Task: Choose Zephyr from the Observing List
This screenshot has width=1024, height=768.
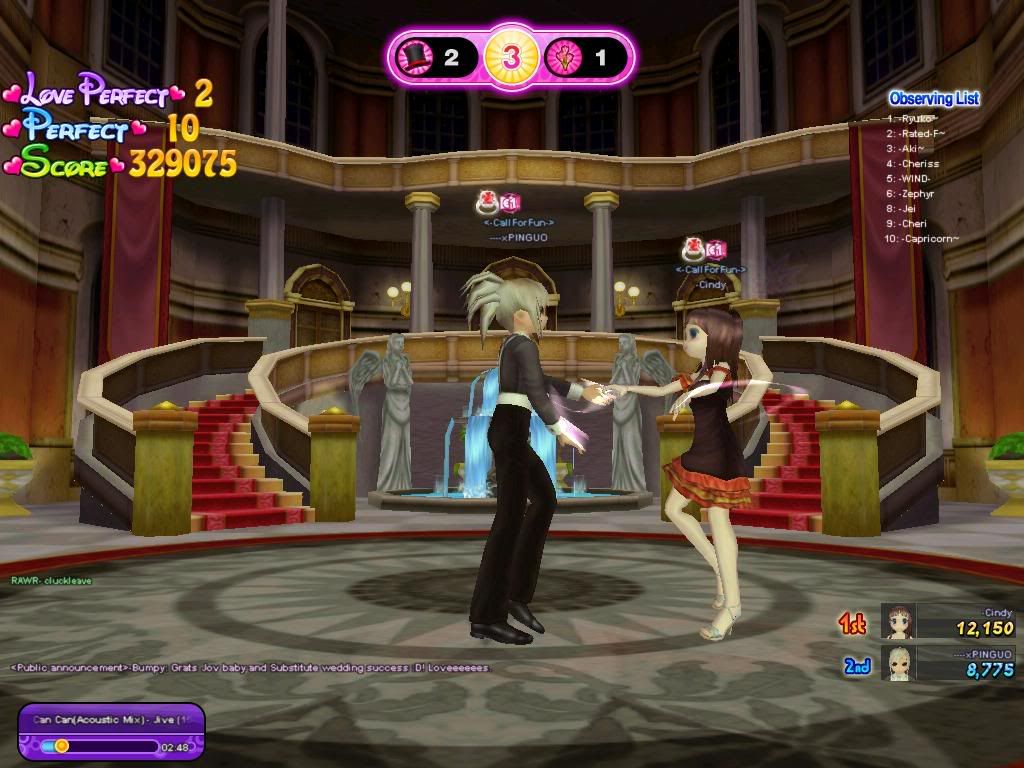Action: coord(918,193)
